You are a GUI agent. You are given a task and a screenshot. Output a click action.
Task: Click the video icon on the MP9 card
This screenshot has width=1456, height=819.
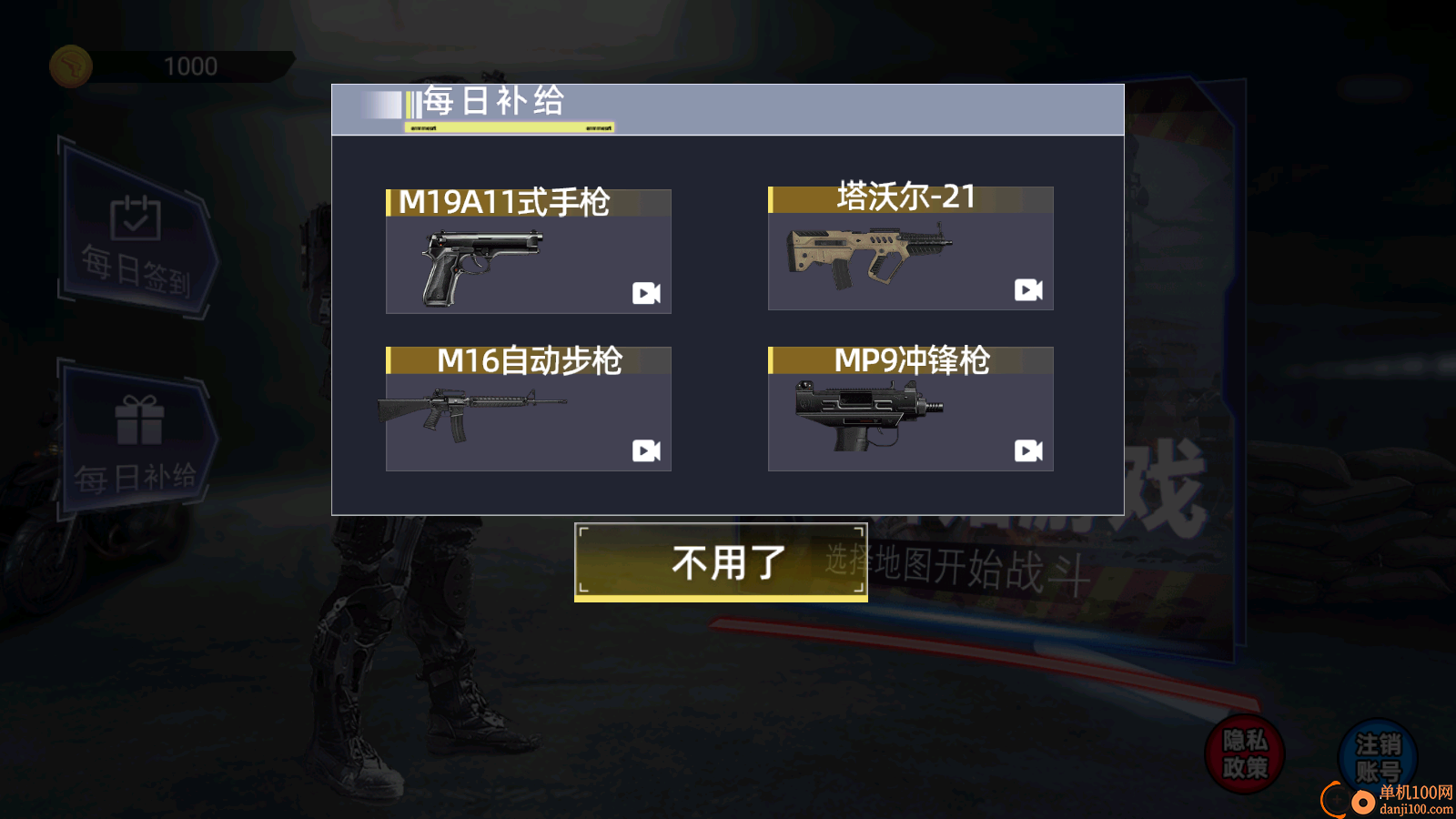click(x=1028, y=450)
